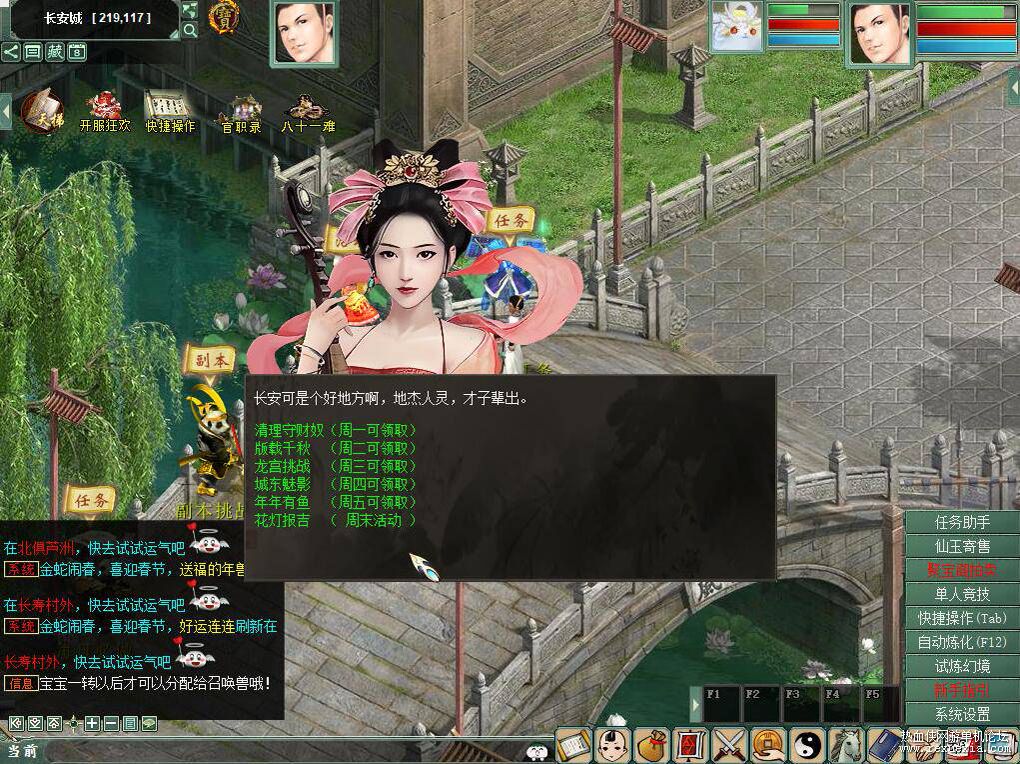Open the 系统设置 system settings

pyautogui.click(x=962, y=714)
